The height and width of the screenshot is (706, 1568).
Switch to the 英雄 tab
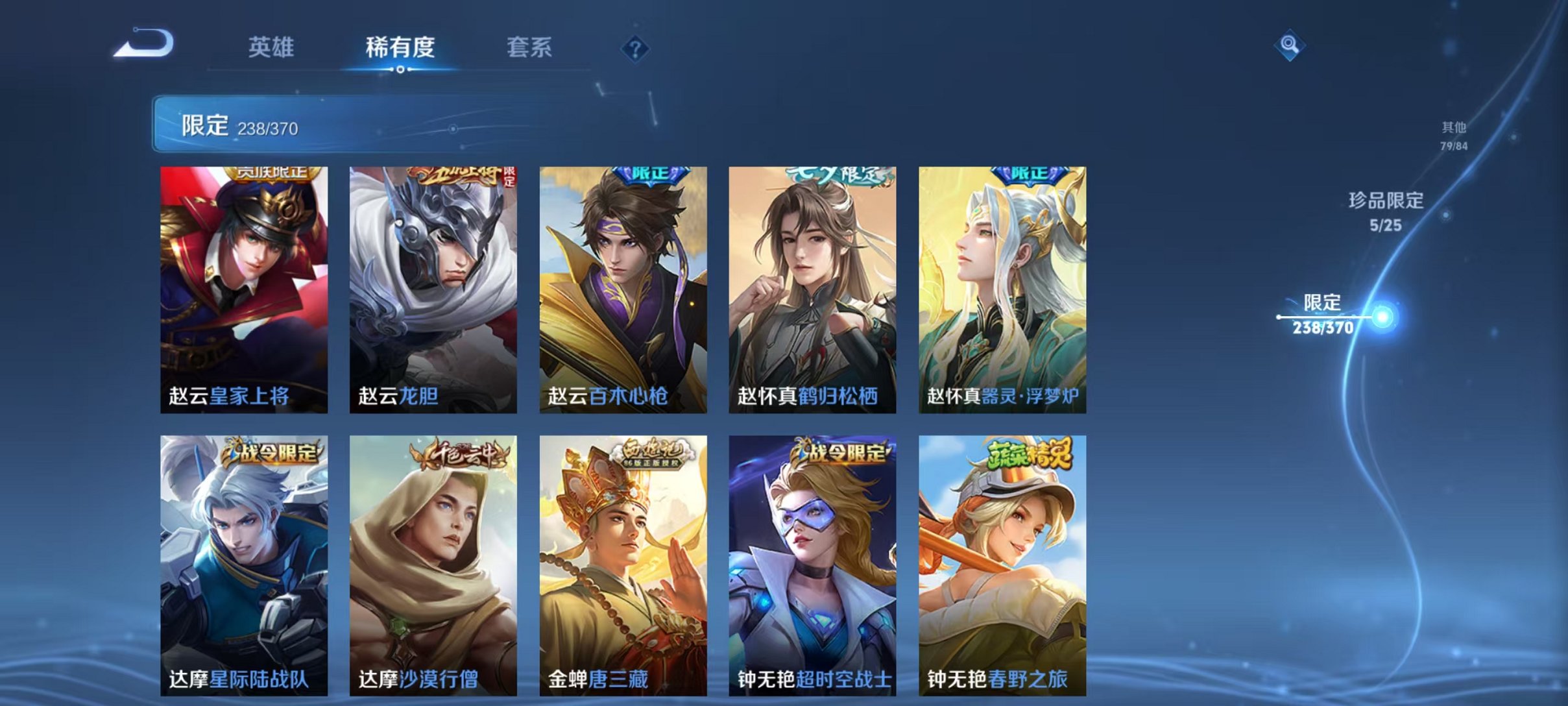[272, 47]
